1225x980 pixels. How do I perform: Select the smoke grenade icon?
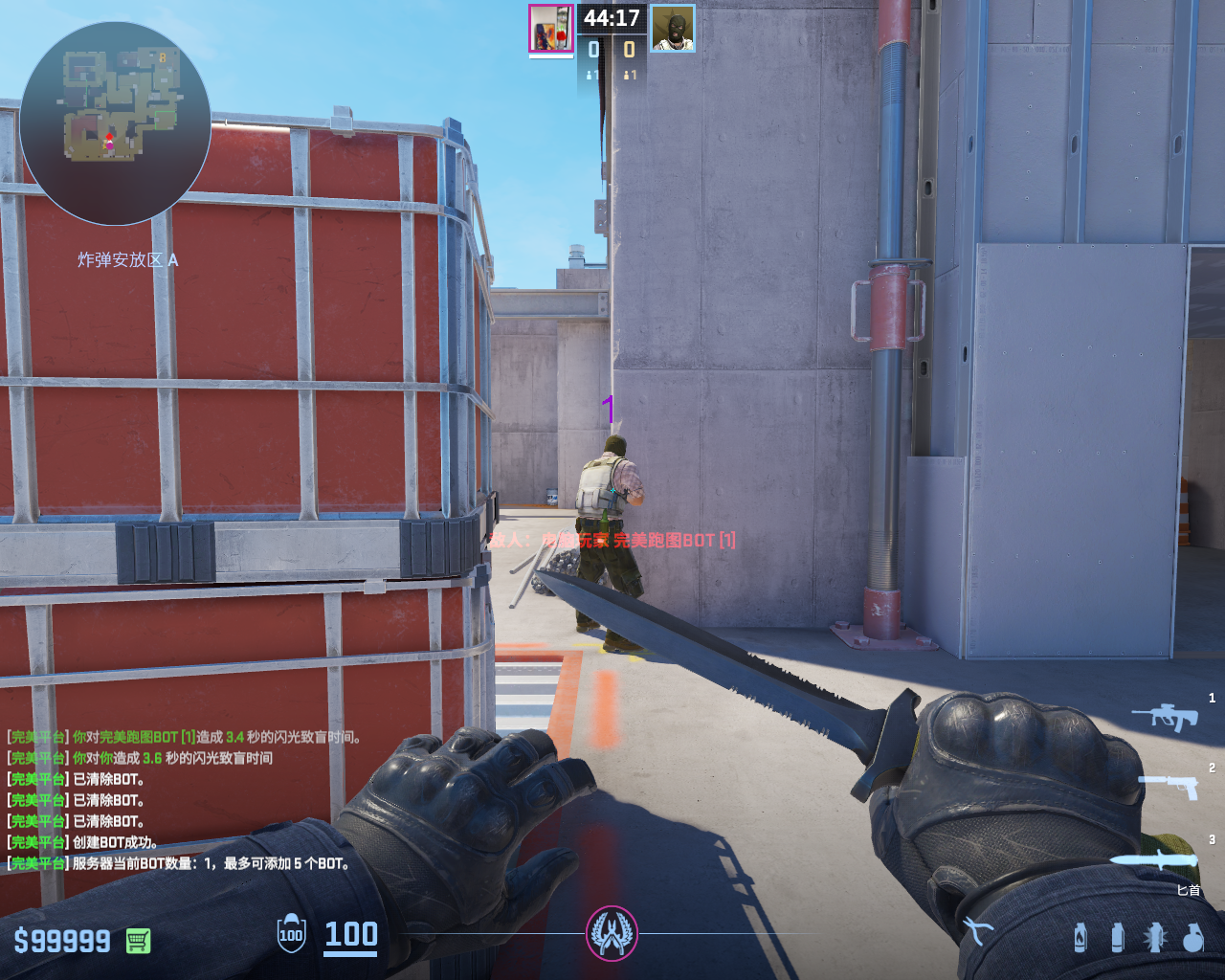pyautogui.click(x=1117, y=937)
